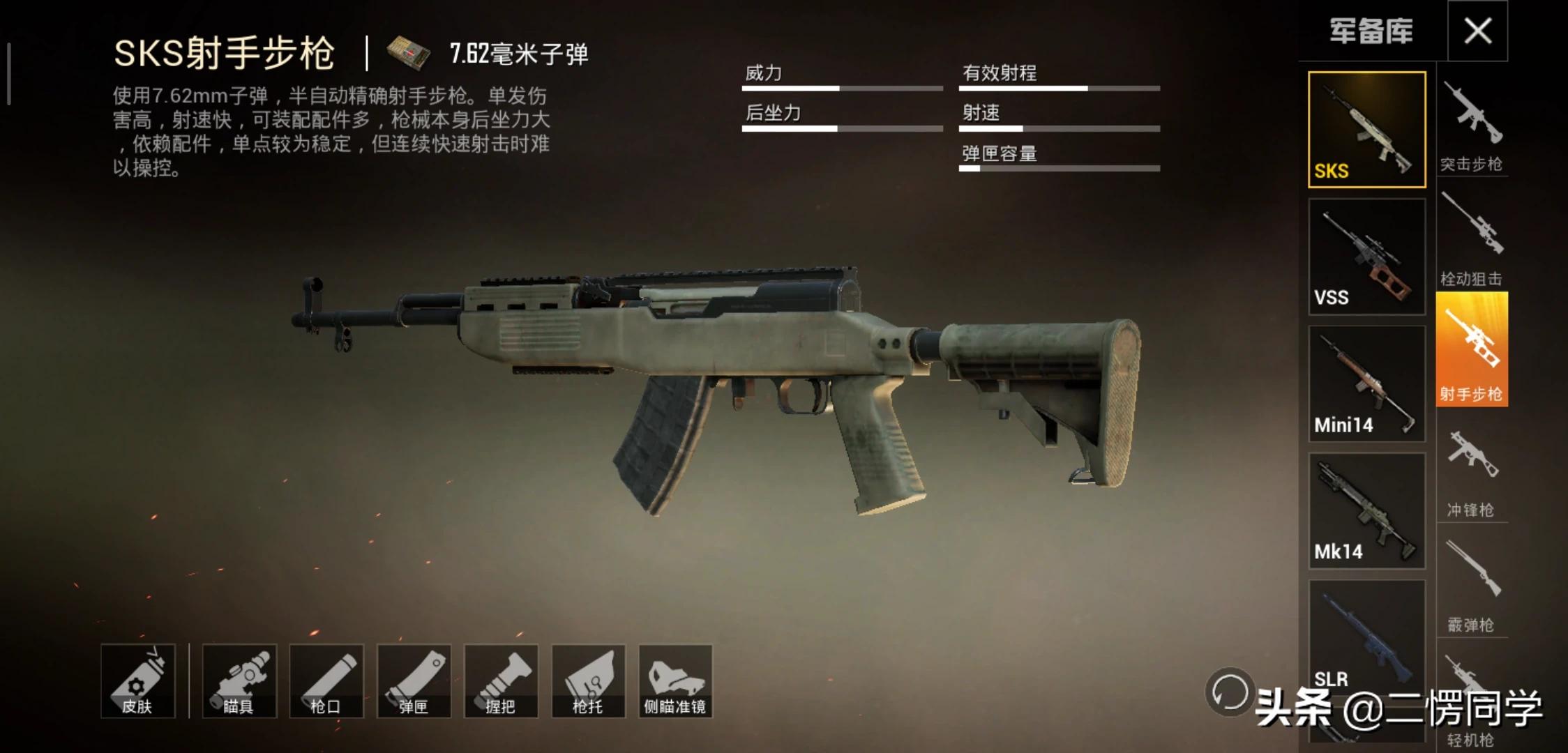The width and height of the screenshot is (1568, 753).
Task: Select the 瞄具 scope attachment slot
Action: [239, 681]
